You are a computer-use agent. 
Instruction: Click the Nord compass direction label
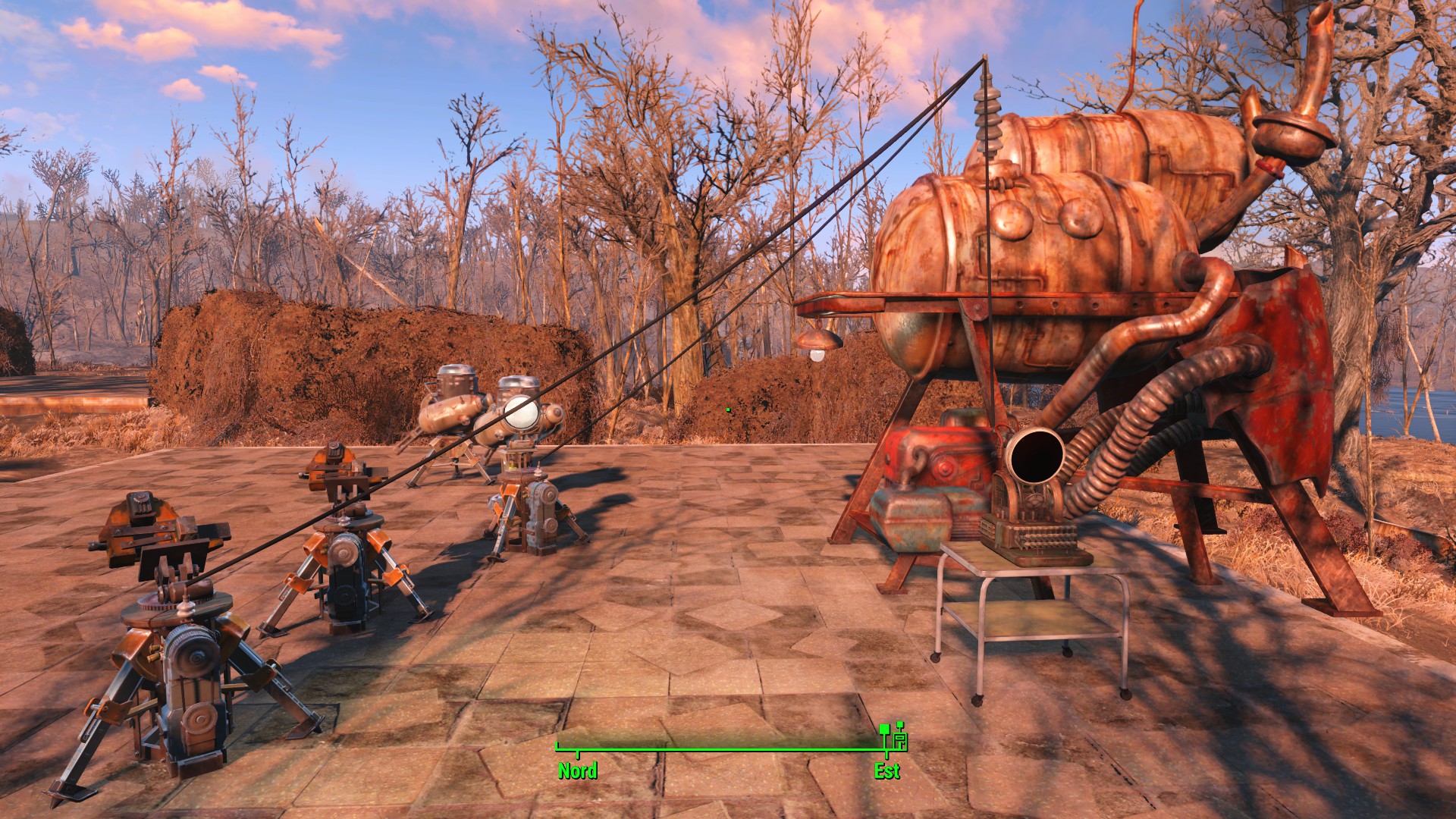coord(578,771)
